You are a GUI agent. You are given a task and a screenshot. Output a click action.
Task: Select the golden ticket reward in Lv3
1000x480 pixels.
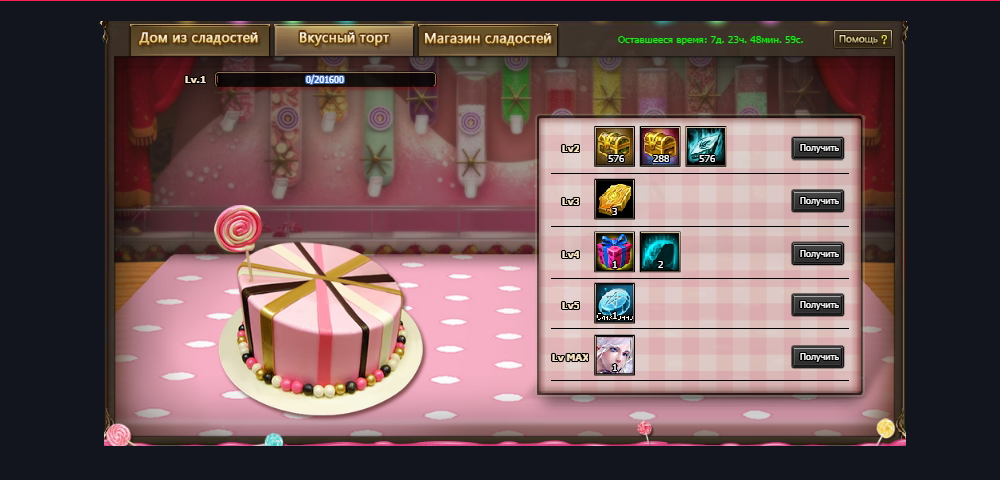pos(615,199)
